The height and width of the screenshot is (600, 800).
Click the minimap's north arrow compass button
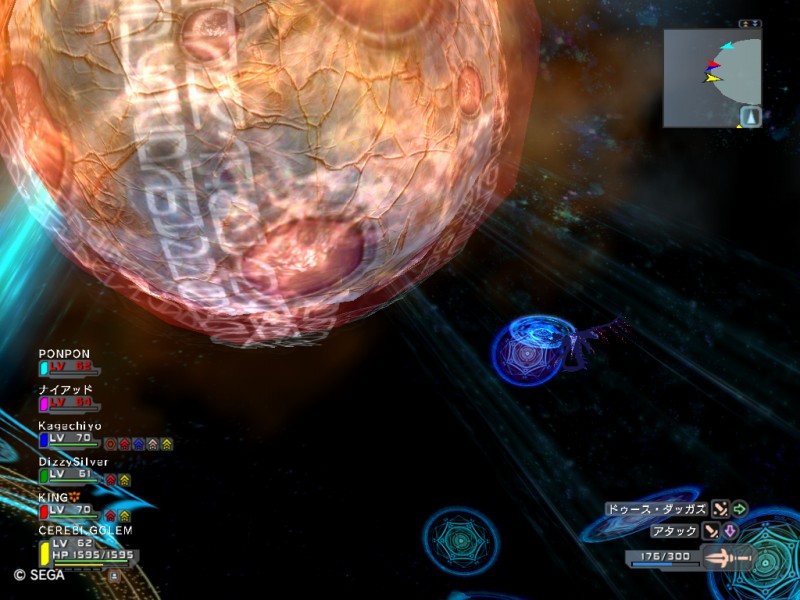[x=750, y=117]
